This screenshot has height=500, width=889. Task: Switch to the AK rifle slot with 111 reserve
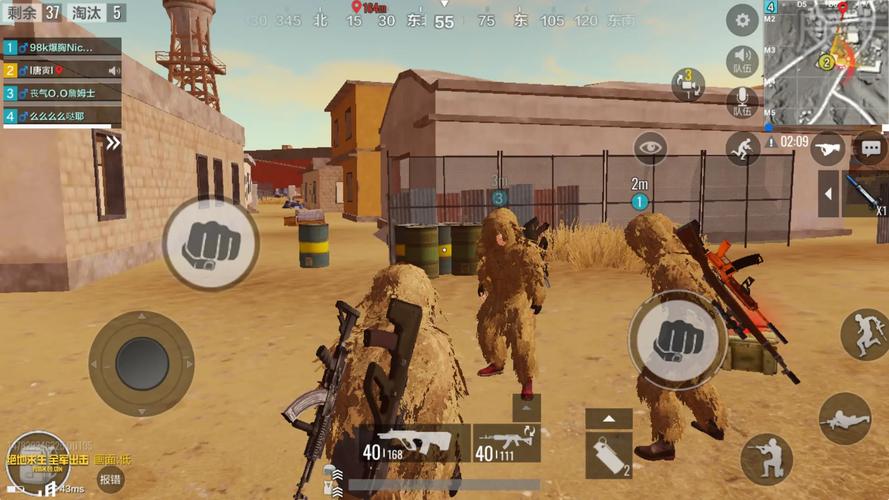pos(506,443)
